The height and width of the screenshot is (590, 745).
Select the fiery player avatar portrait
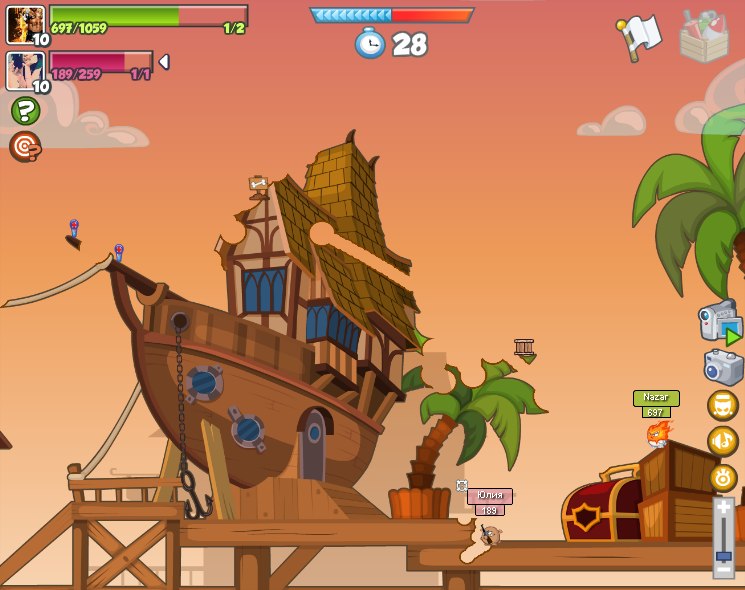pos(25,24)
